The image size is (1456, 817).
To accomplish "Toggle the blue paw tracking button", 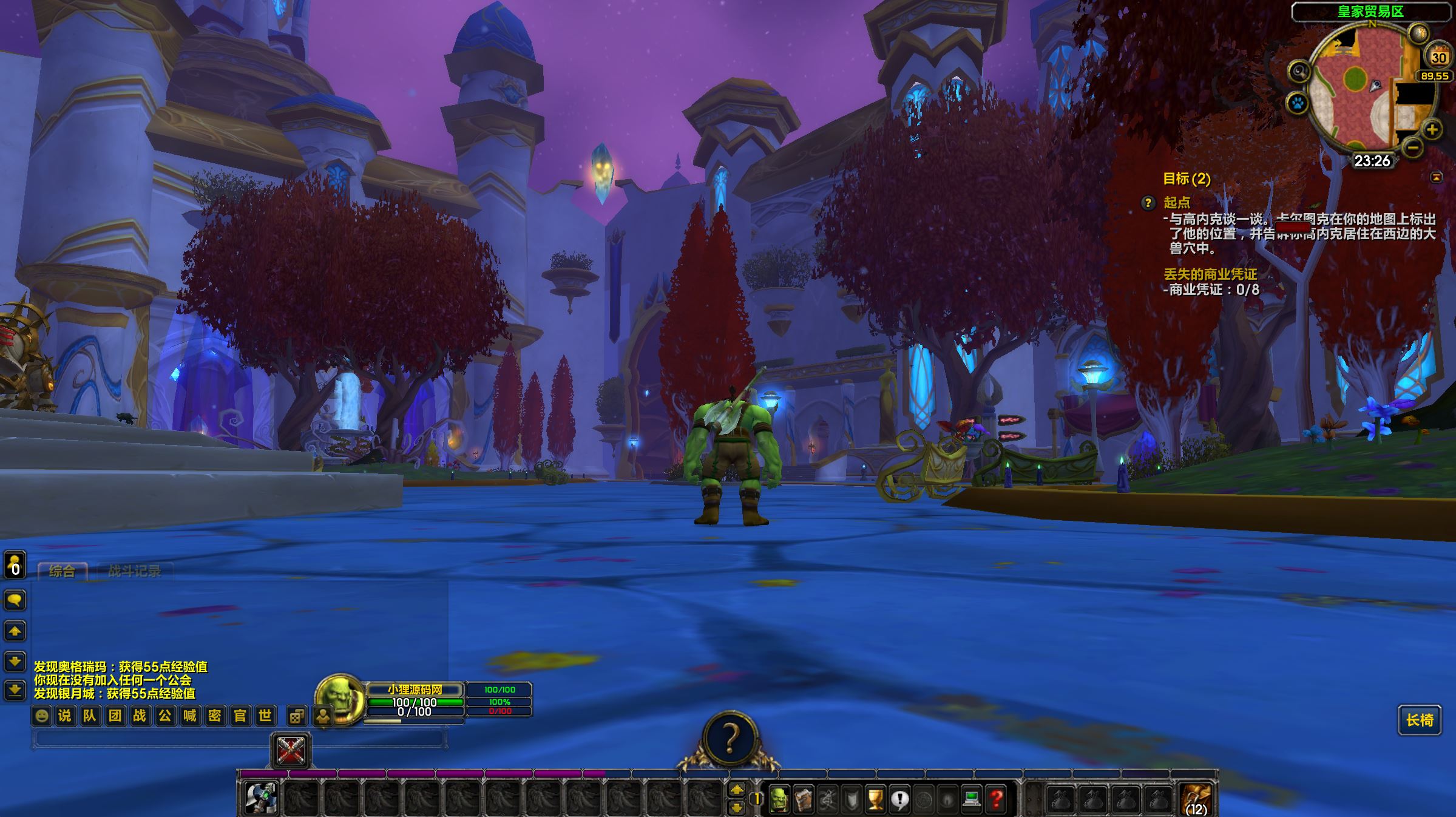I will coord(1298,103).
